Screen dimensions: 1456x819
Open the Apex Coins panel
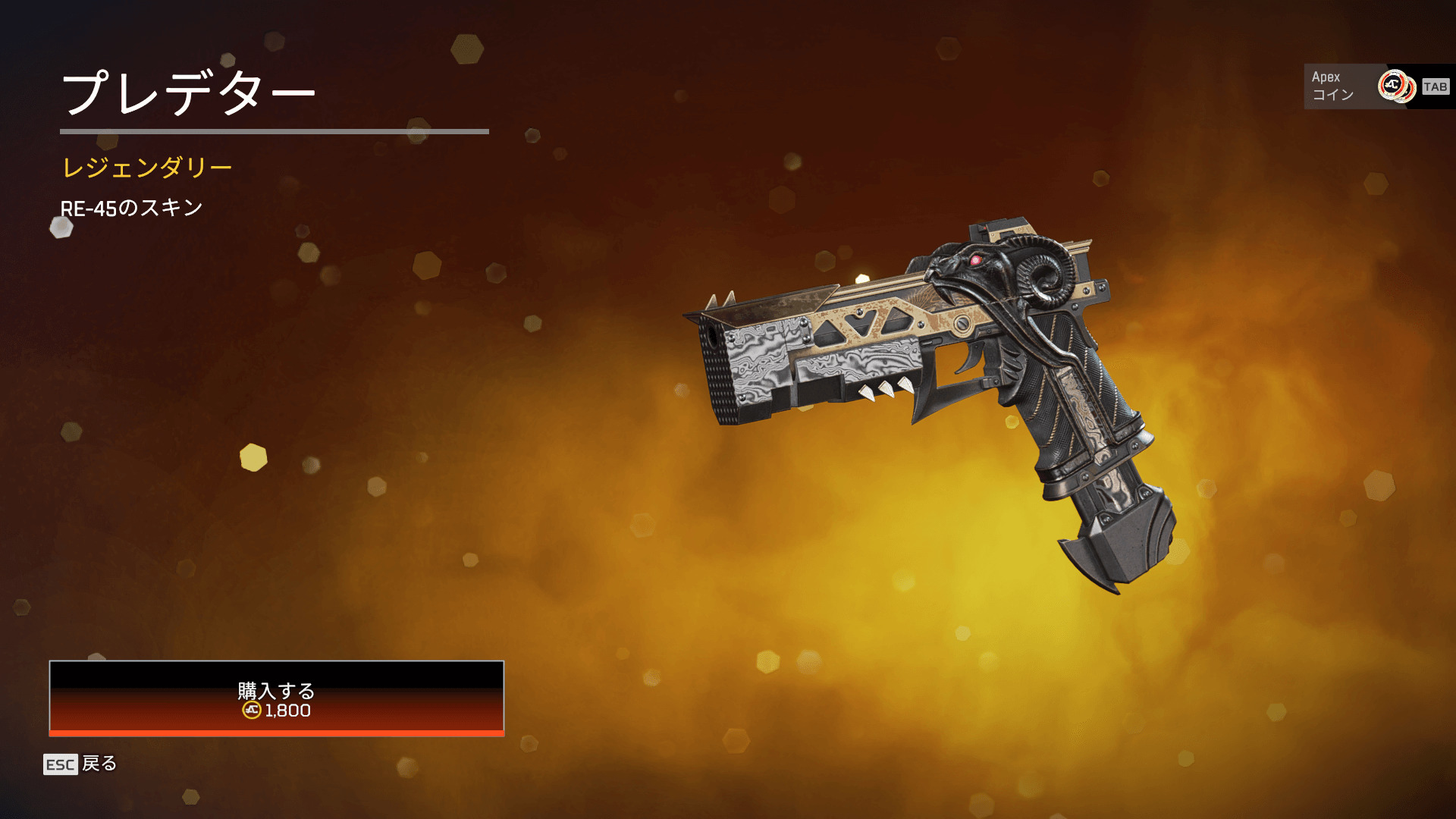pyautogui.click(x=1378, y=86)
